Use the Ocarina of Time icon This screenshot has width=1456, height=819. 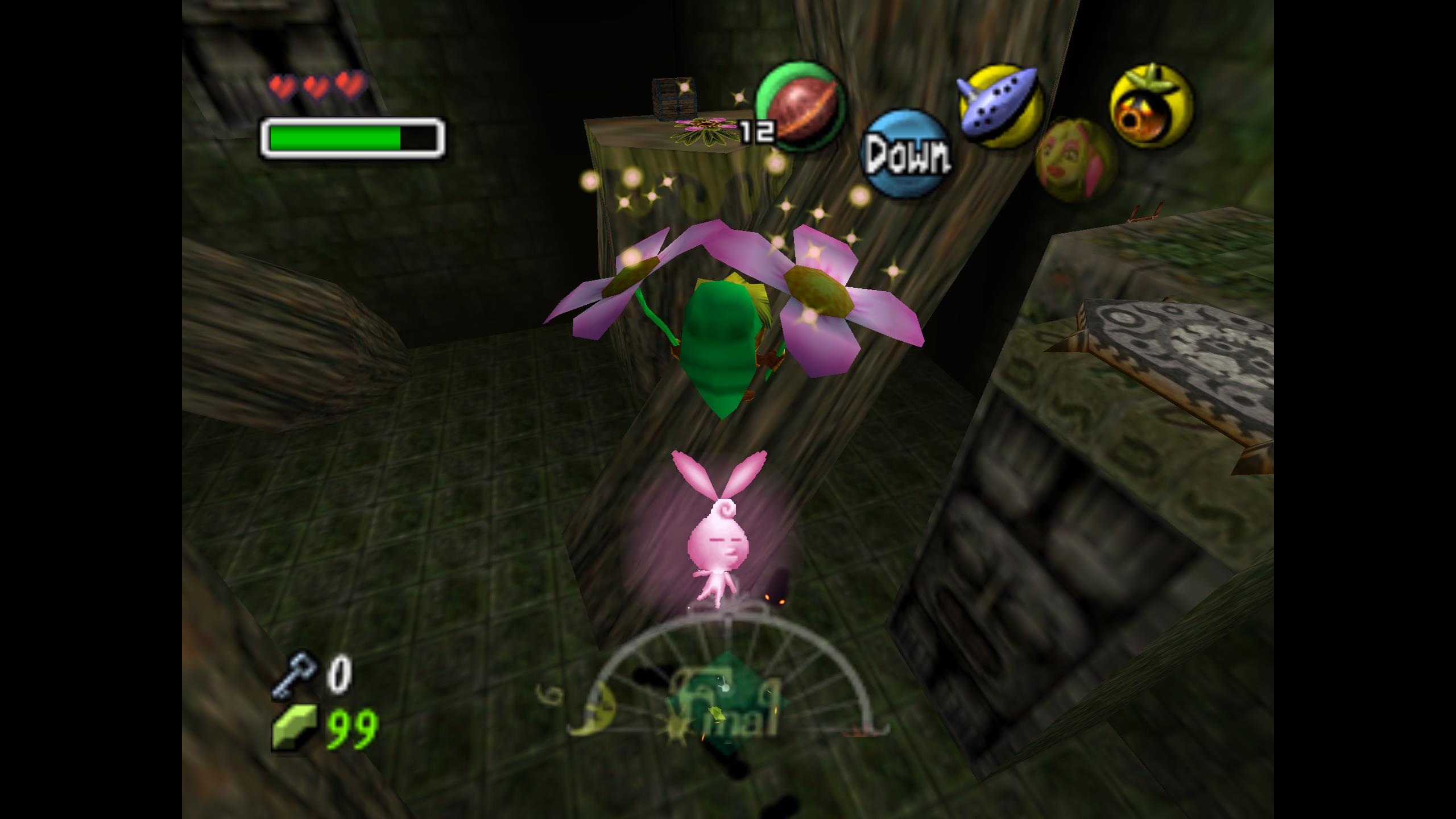tap(1000, 106)
